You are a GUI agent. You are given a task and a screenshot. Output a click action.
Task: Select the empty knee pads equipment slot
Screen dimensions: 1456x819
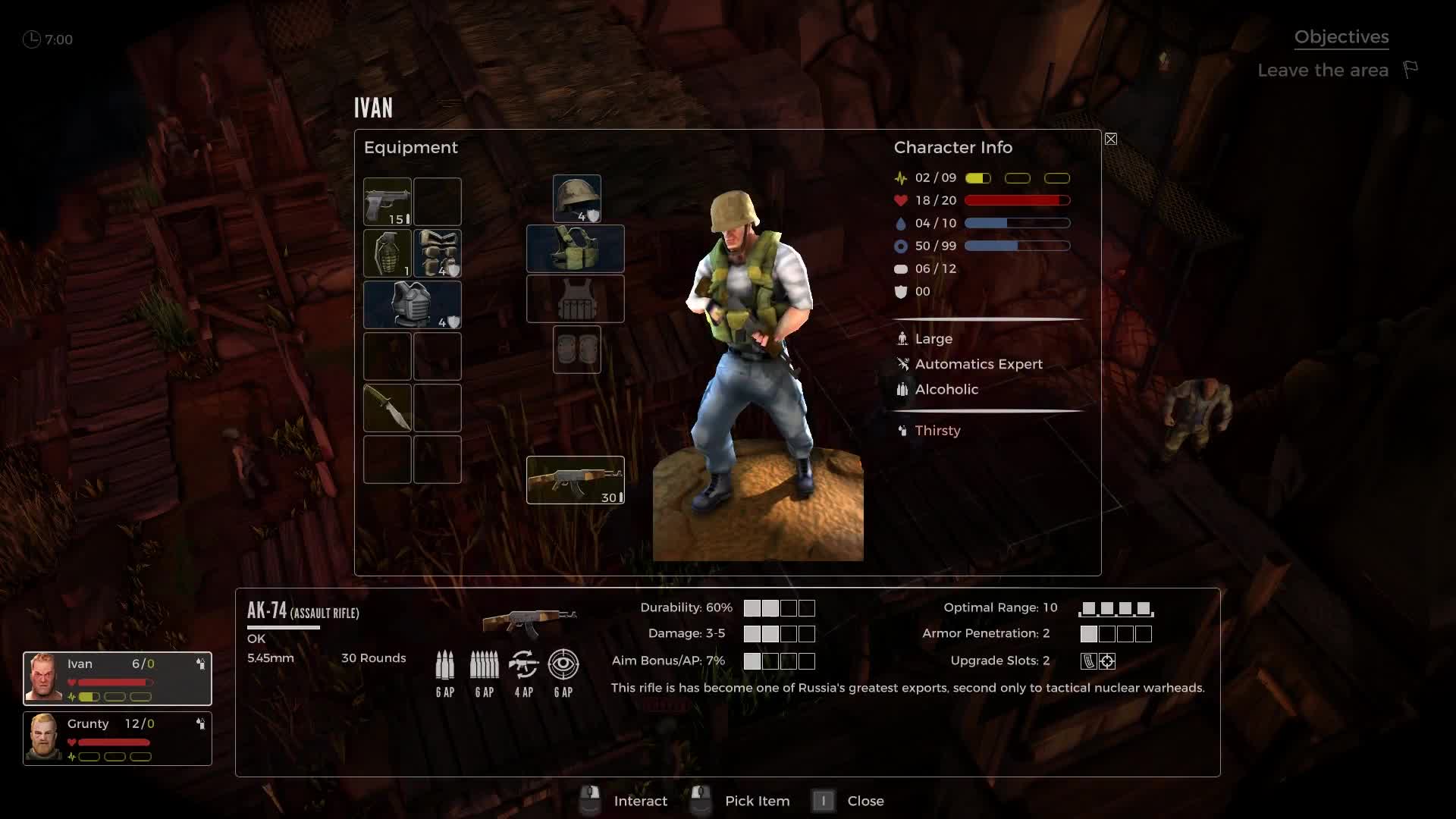pos(577,350)
